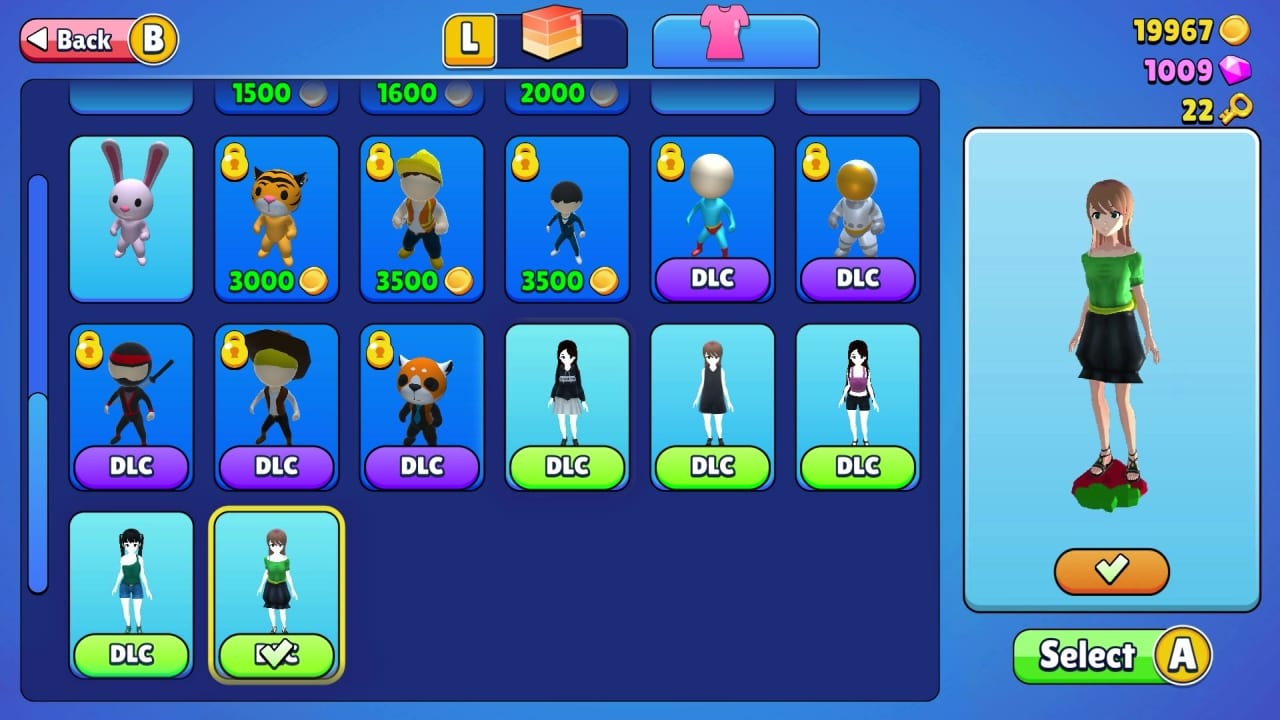
Task: Confirm with the orange checkmark button
Action: pyautogui.click(x=1111, y=572)
